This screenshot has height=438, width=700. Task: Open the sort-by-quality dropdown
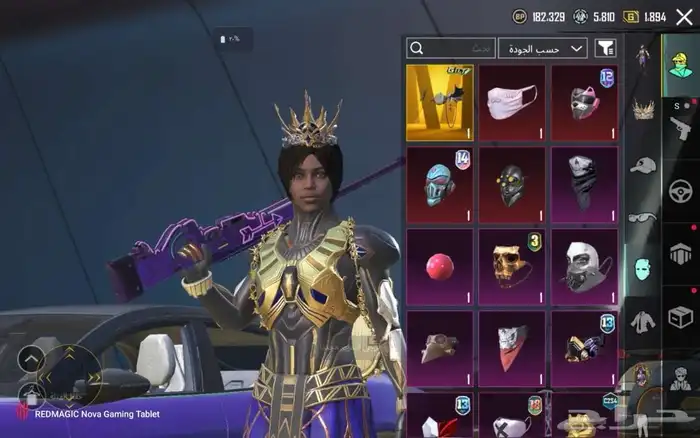[x=543, y=48]
